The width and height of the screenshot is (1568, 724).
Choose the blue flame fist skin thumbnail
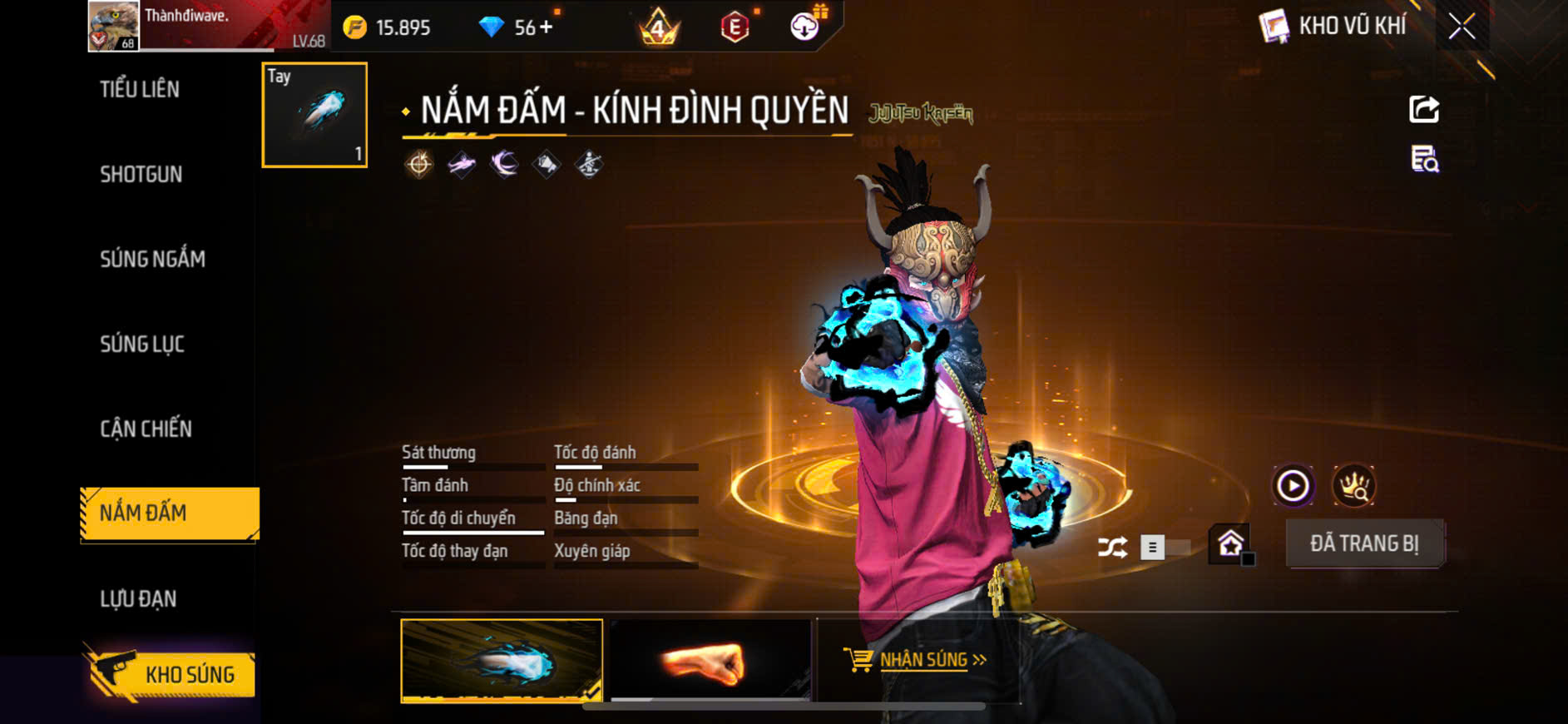pyautogui.click(x=502, y=661)
